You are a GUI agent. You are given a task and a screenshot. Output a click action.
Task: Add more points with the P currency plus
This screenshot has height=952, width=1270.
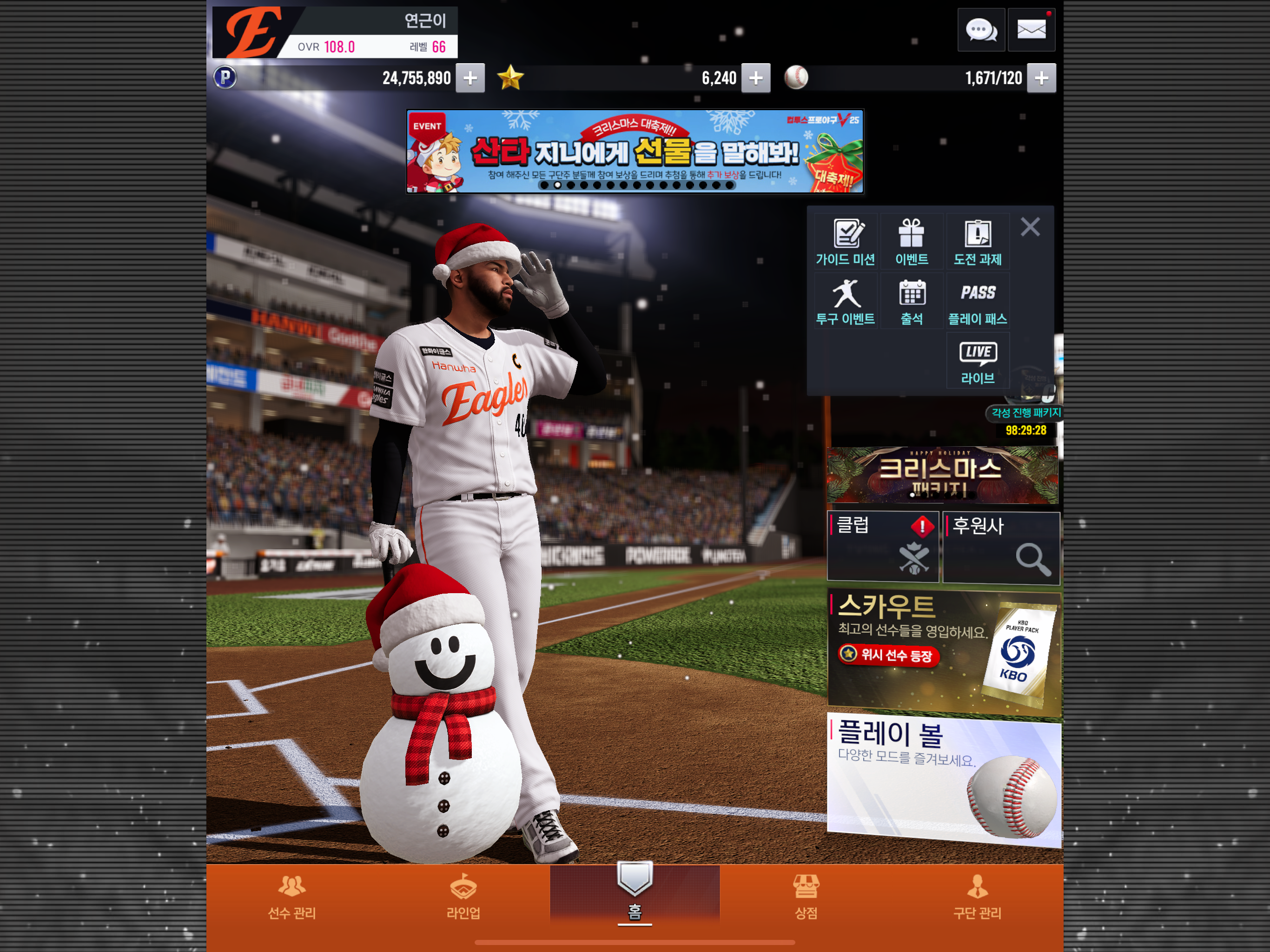click(x=470, y=78)
